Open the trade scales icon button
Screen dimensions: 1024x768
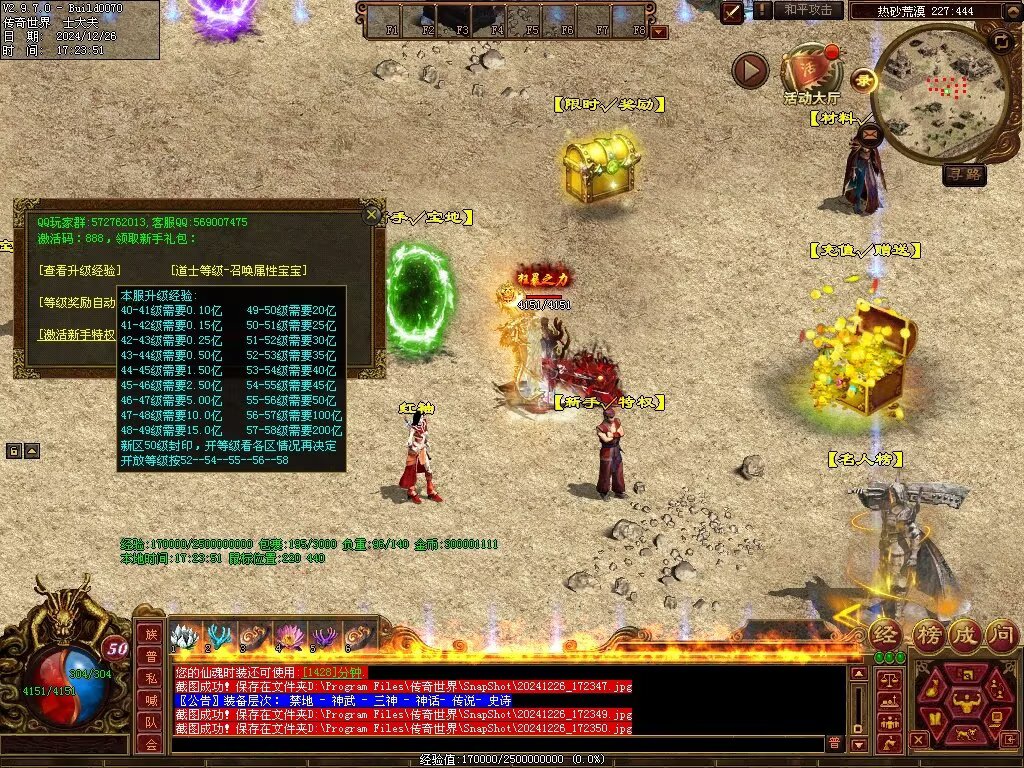coord(888,679)
